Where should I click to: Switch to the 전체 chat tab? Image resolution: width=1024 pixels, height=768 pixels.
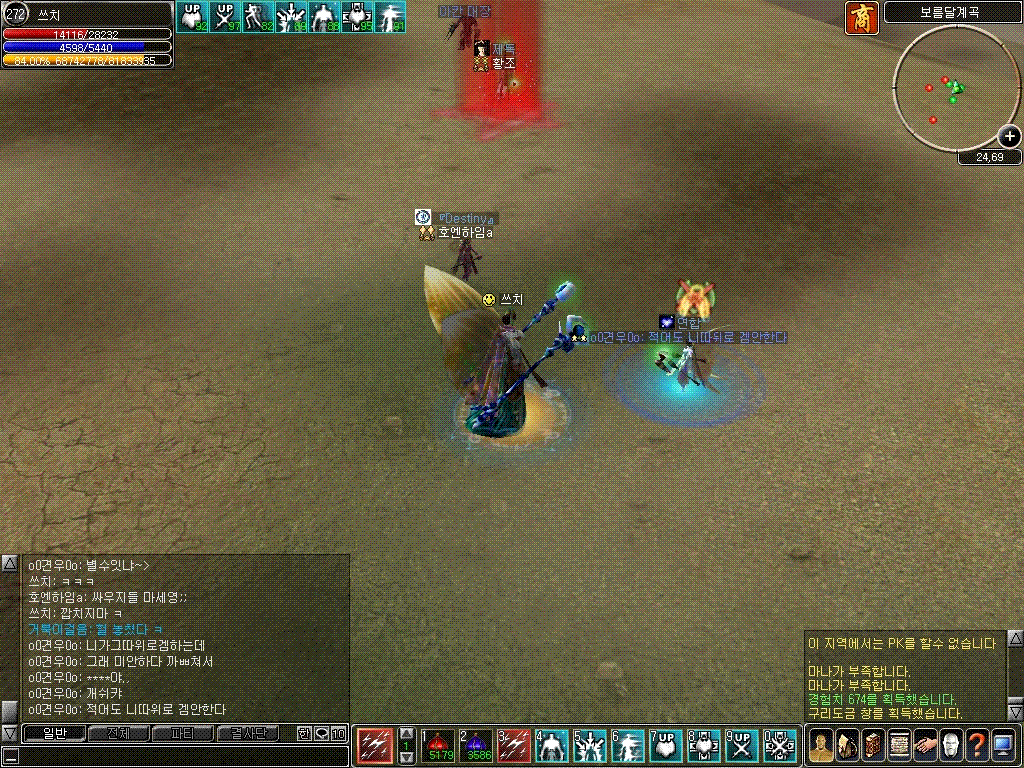click(118, 734)
